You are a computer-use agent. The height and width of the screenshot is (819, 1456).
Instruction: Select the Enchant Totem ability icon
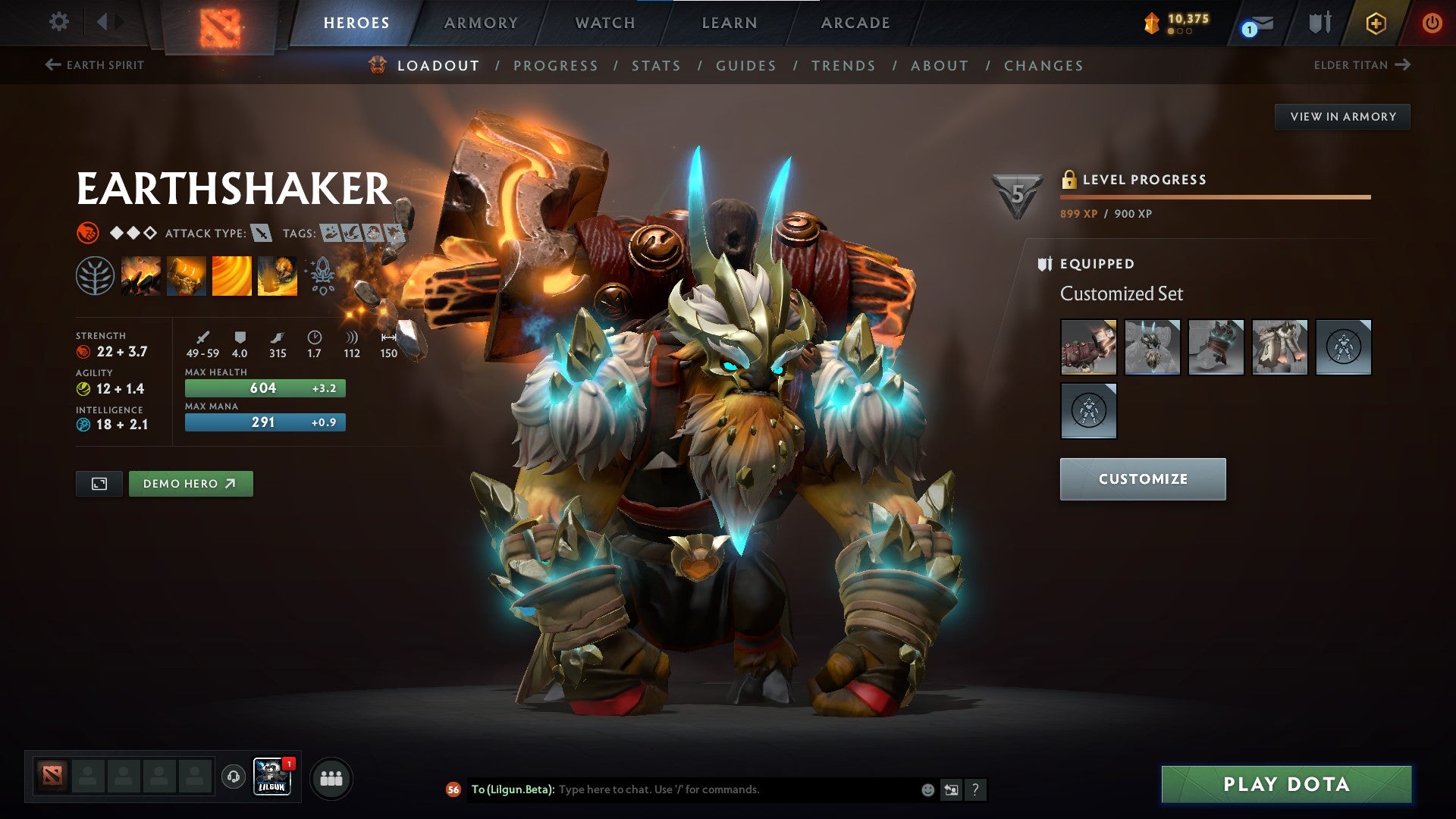click(186, 275)
